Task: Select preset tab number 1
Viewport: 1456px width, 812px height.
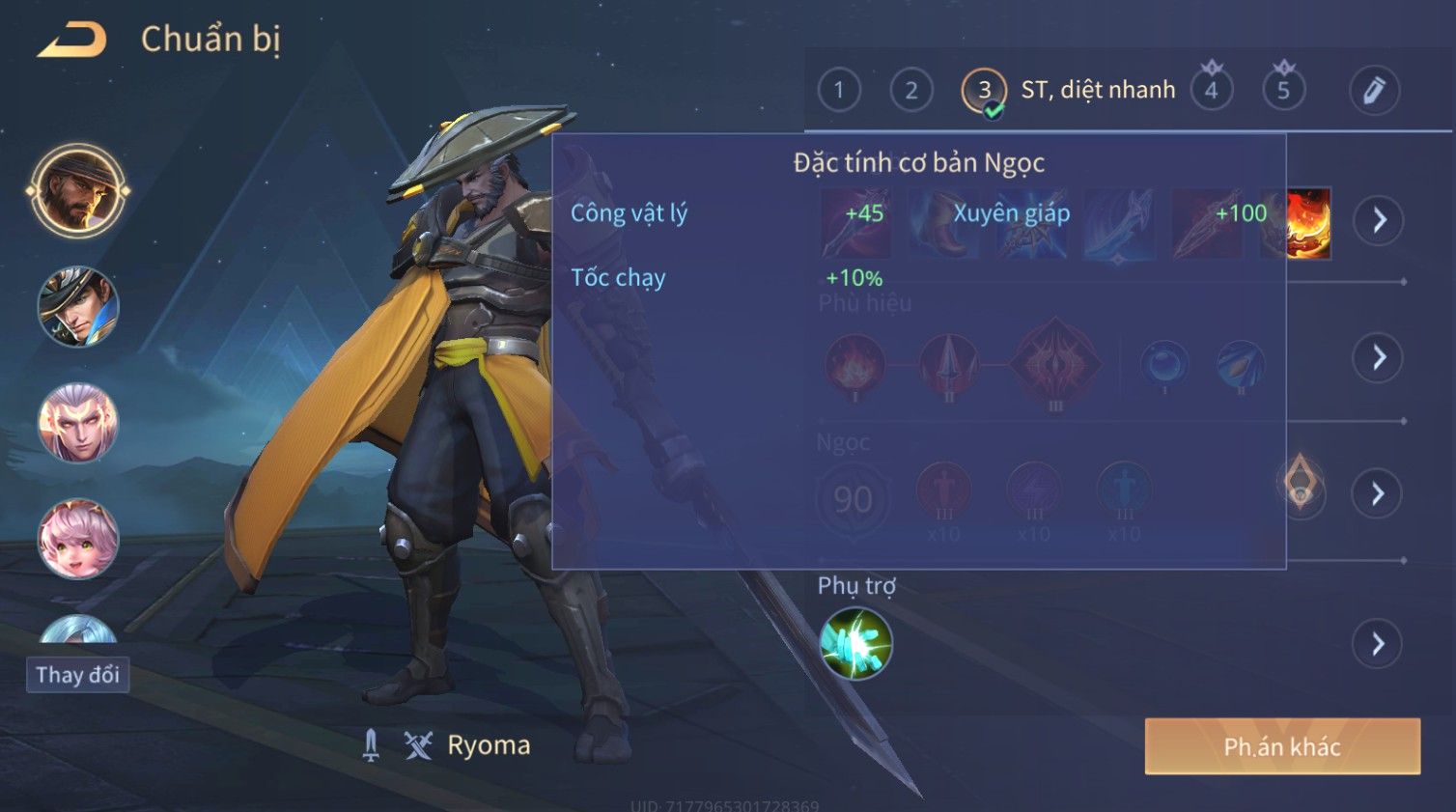Action: coord(838,91)
